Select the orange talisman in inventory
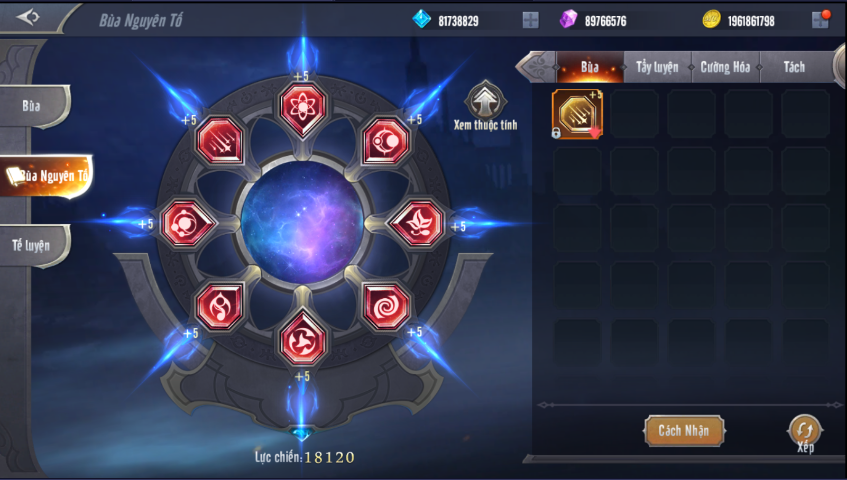Screen dimensions: 847x480 pyautogui.click(x=577, y=114)
